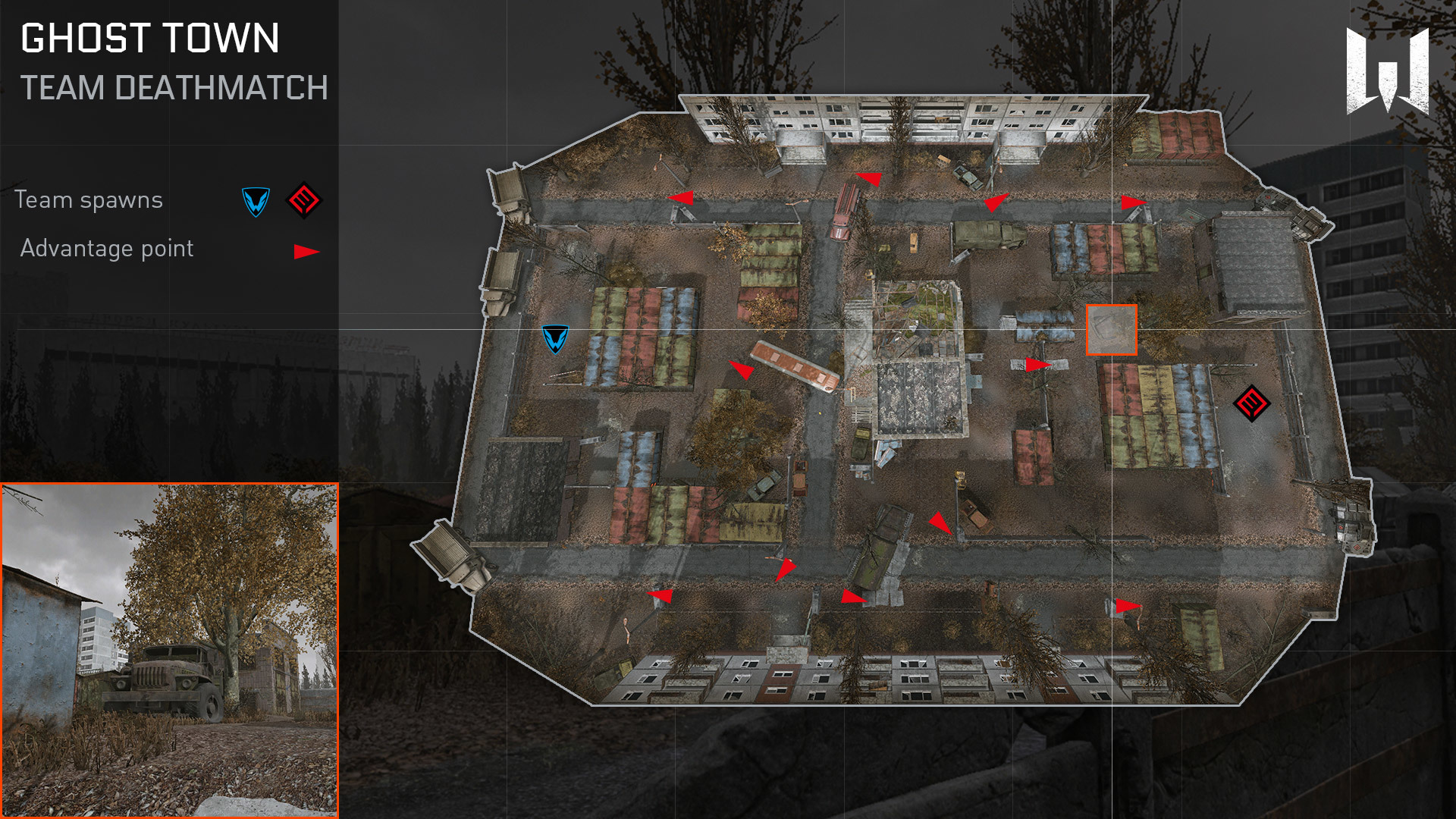Click the Warface logo
The height and width of the screenshot is (819, 1456).
click(x=1387, y=71)
